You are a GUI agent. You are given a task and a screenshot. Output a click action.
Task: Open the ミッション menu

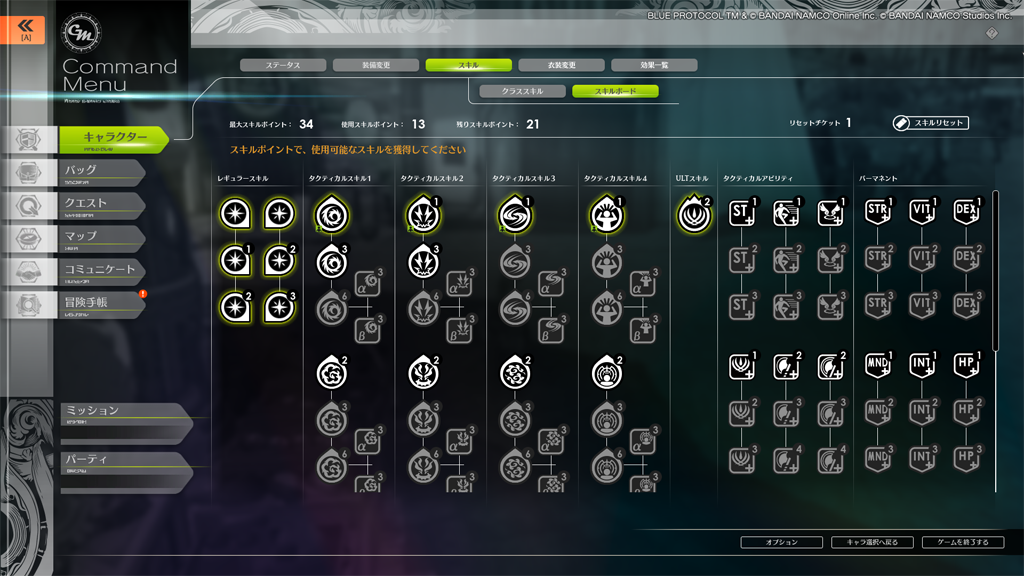click(x=120, y=413)
